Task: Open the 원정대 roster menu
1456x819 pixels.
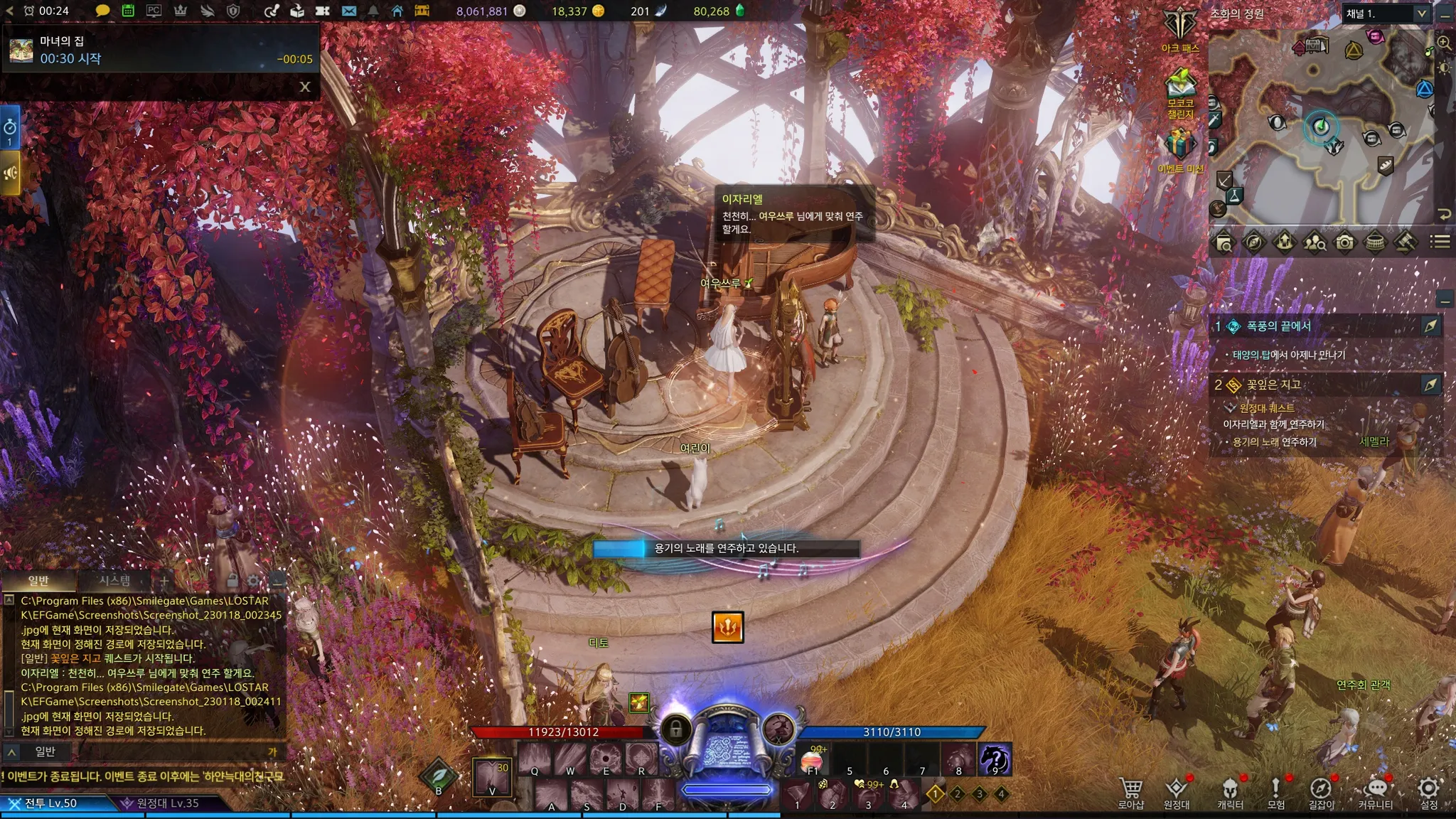Action: [x=1177, y=791]
